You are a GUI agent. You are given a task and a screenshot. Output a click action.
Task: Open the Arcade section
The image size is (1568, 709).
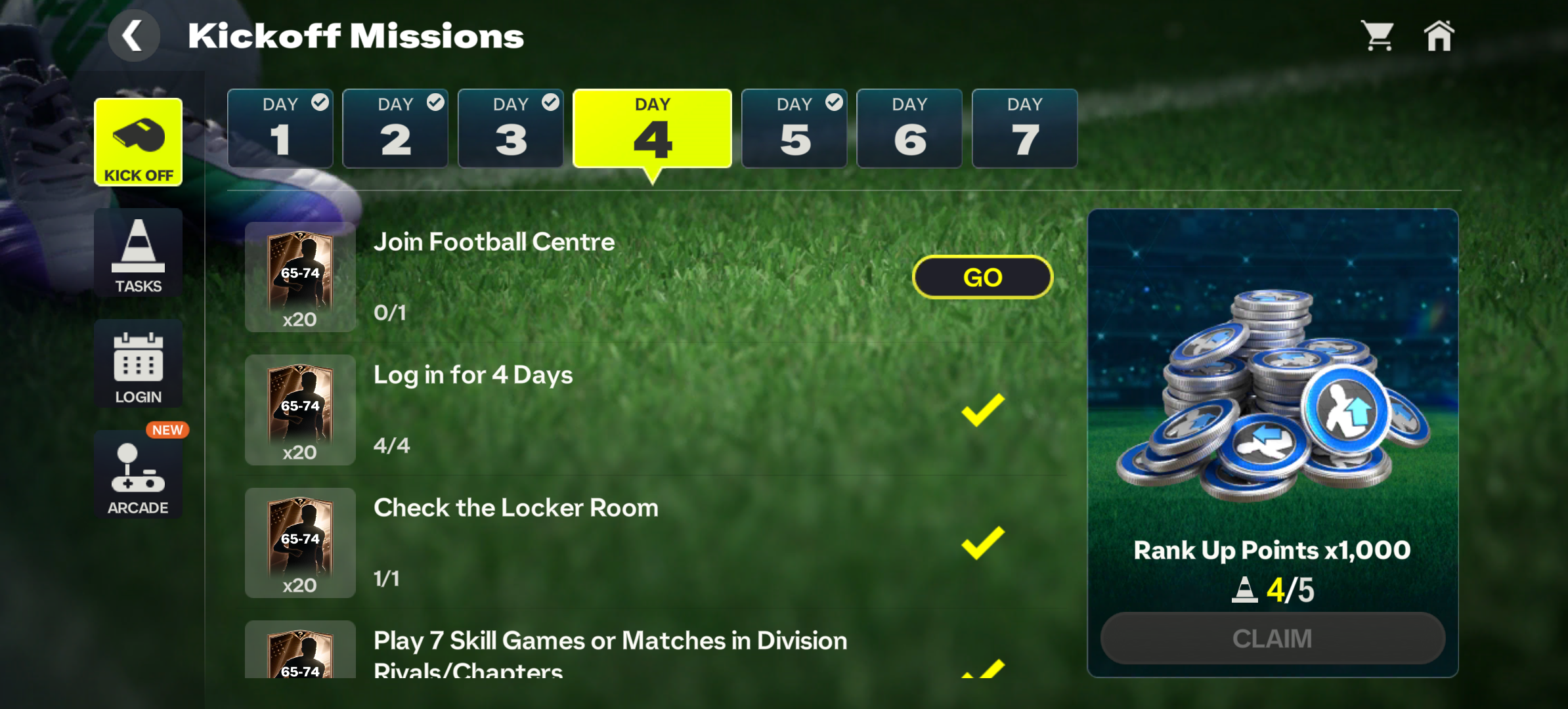(139, 475)
